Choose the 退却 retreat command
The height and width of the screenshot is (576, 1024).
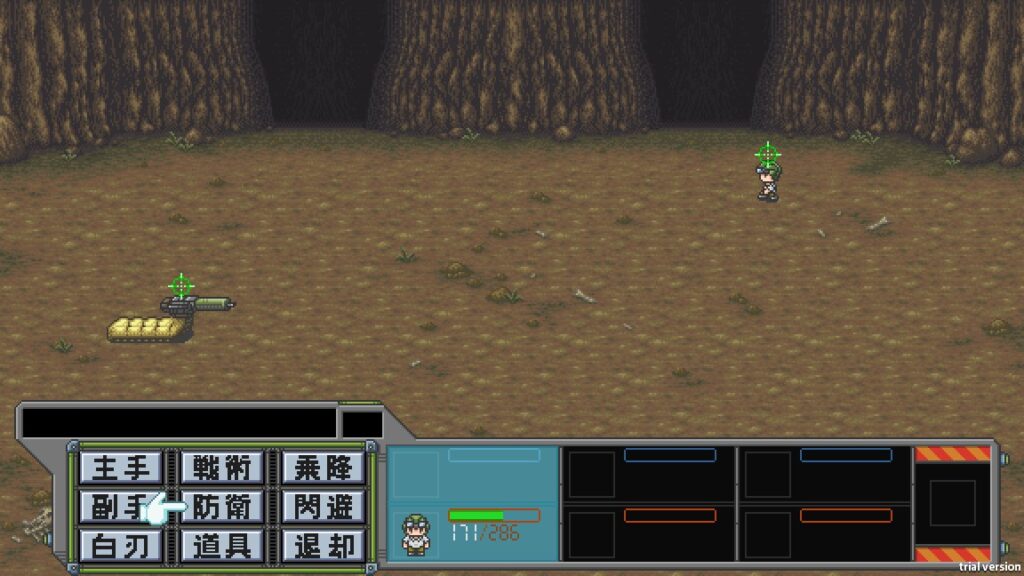(322, 545)
